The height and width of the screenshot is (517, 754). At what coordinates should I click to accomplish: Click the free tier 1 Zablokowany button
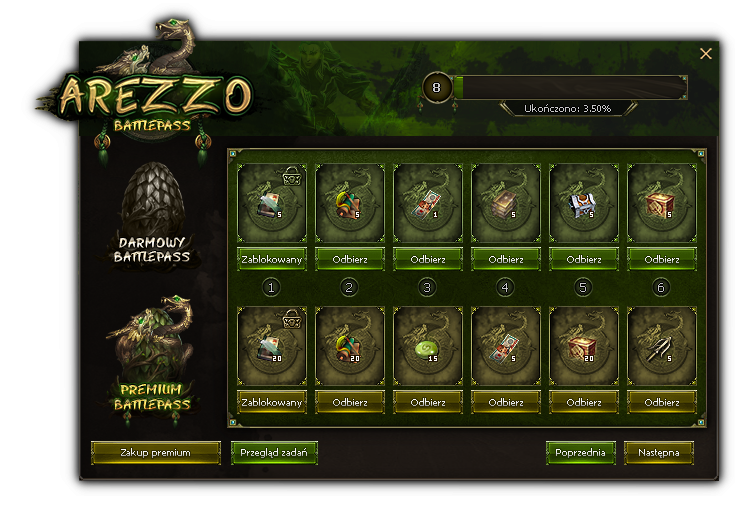click(272, 259)
